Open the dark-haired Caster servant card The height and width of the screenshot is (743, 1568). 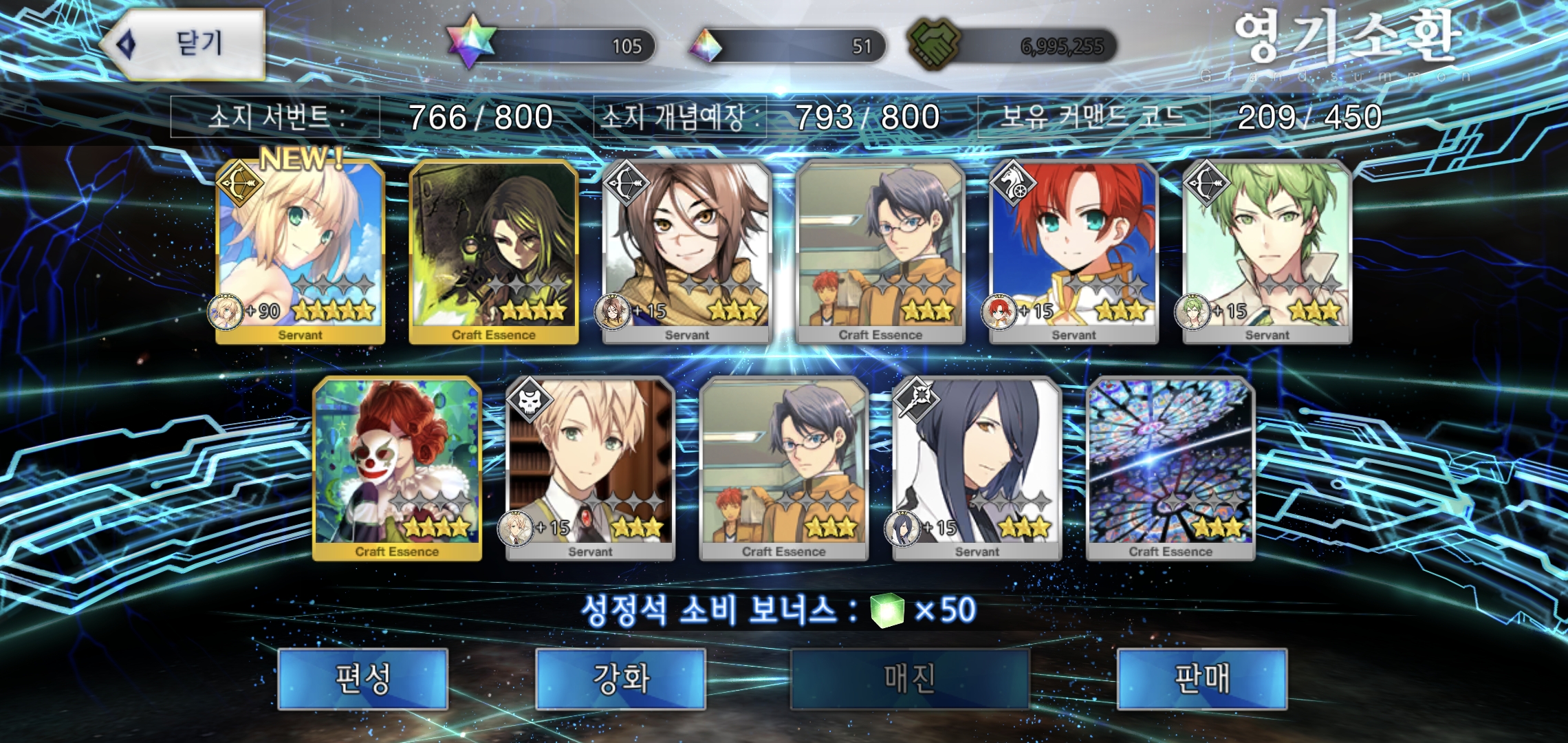(x=977, y=469)
